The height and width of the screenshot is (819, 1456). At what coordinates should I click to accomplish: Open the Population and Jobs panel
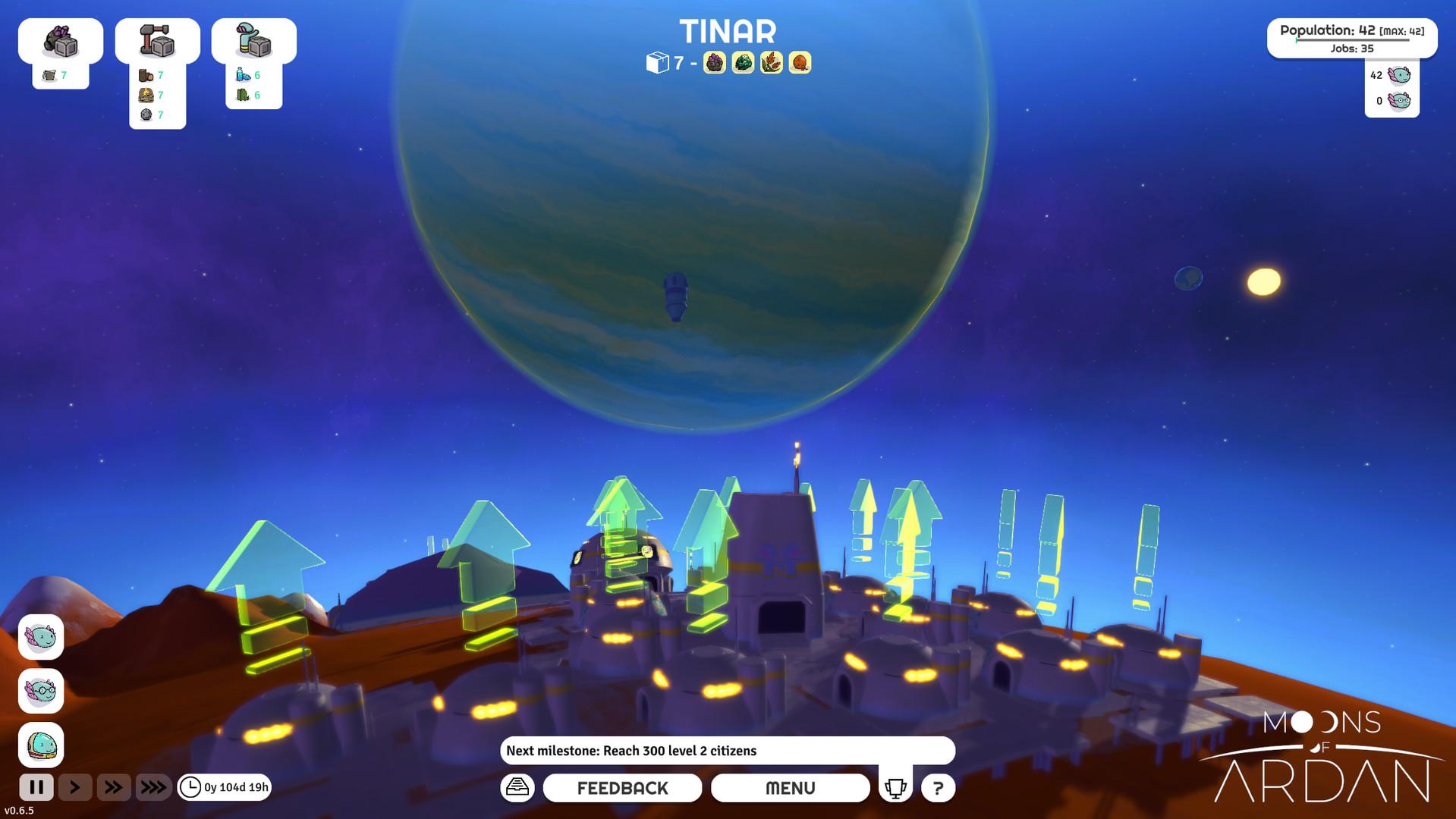tap(1351, 38)
